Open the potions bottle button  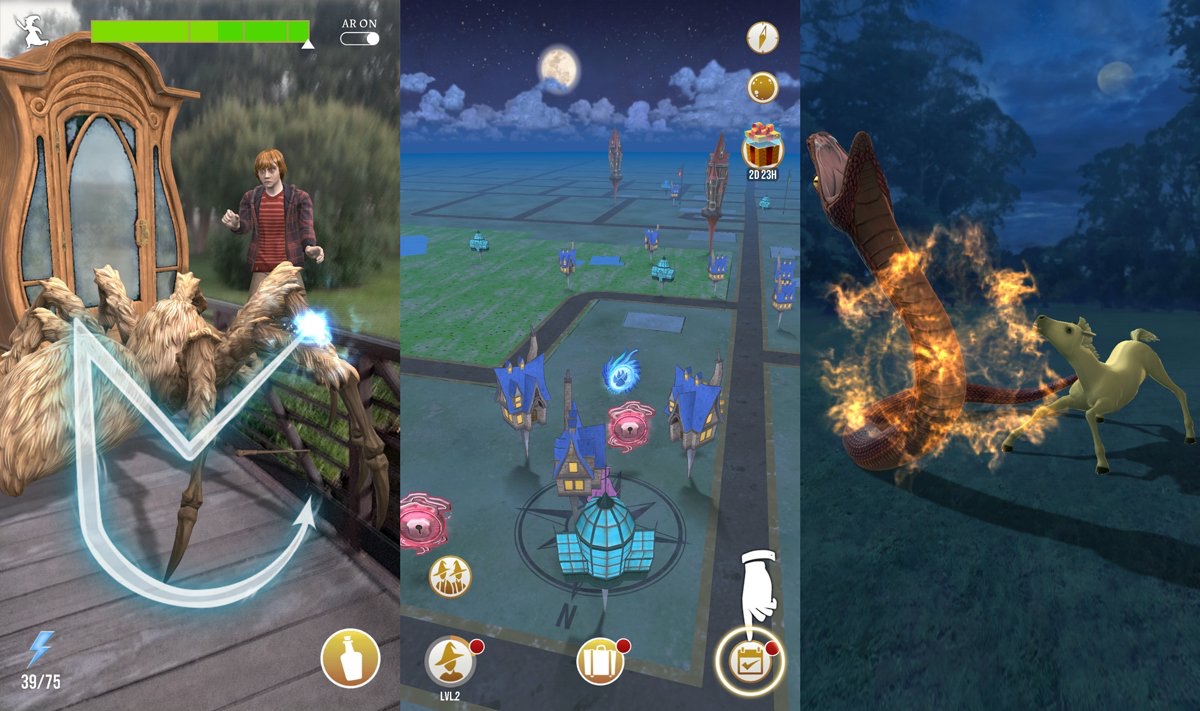(x=350, y=659)
